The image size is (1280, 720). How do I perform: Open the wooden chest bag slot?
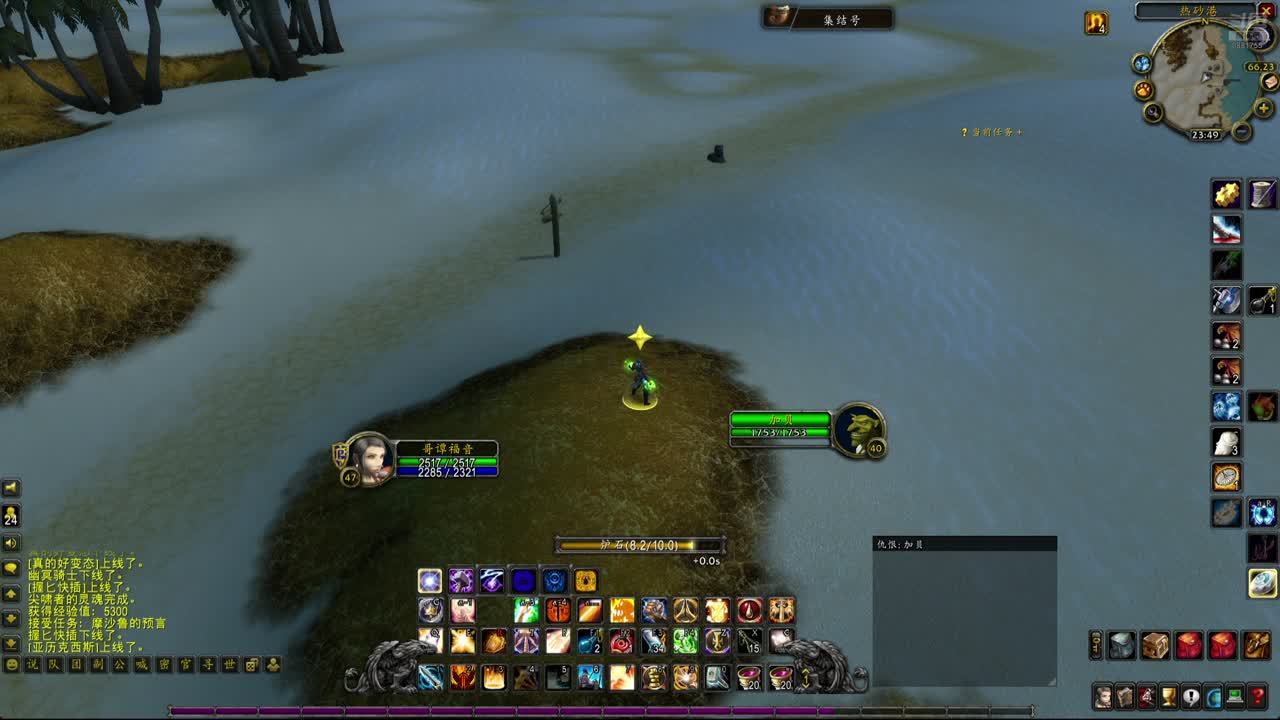coord(1155,645)
